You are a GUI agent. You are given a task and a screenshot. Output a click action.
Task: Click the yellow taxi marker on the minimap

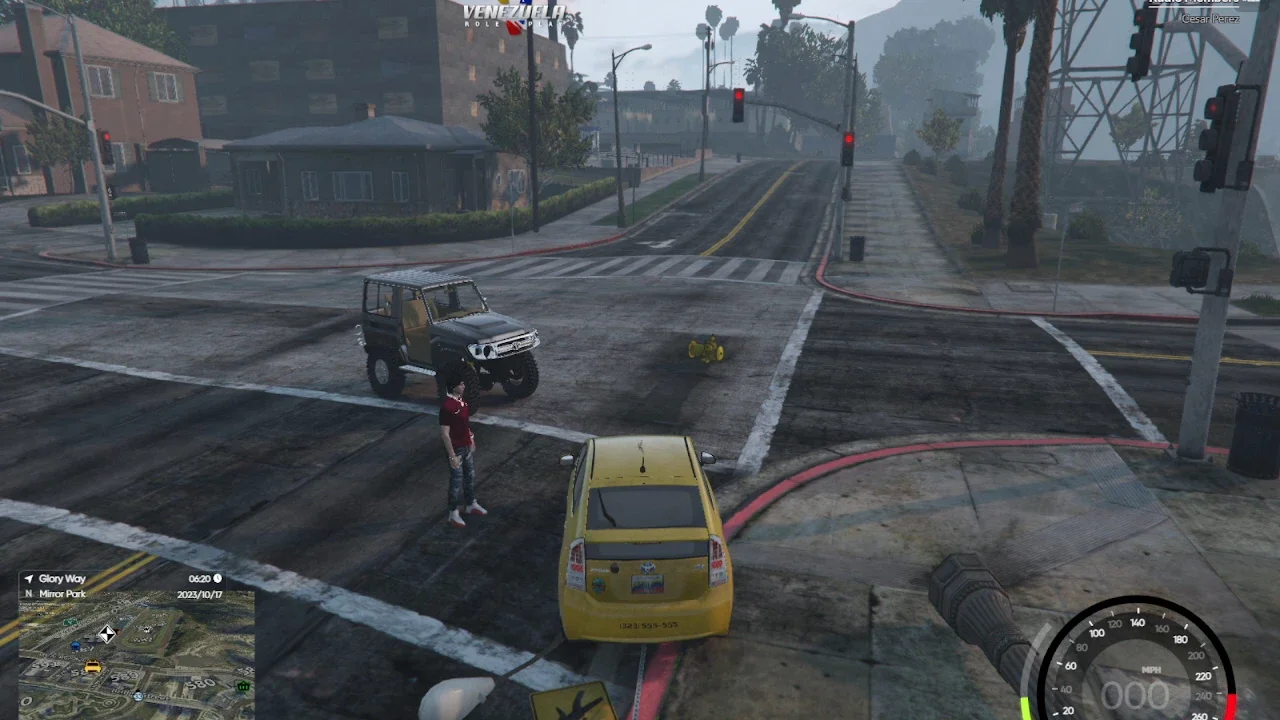(x=92, y=667)
